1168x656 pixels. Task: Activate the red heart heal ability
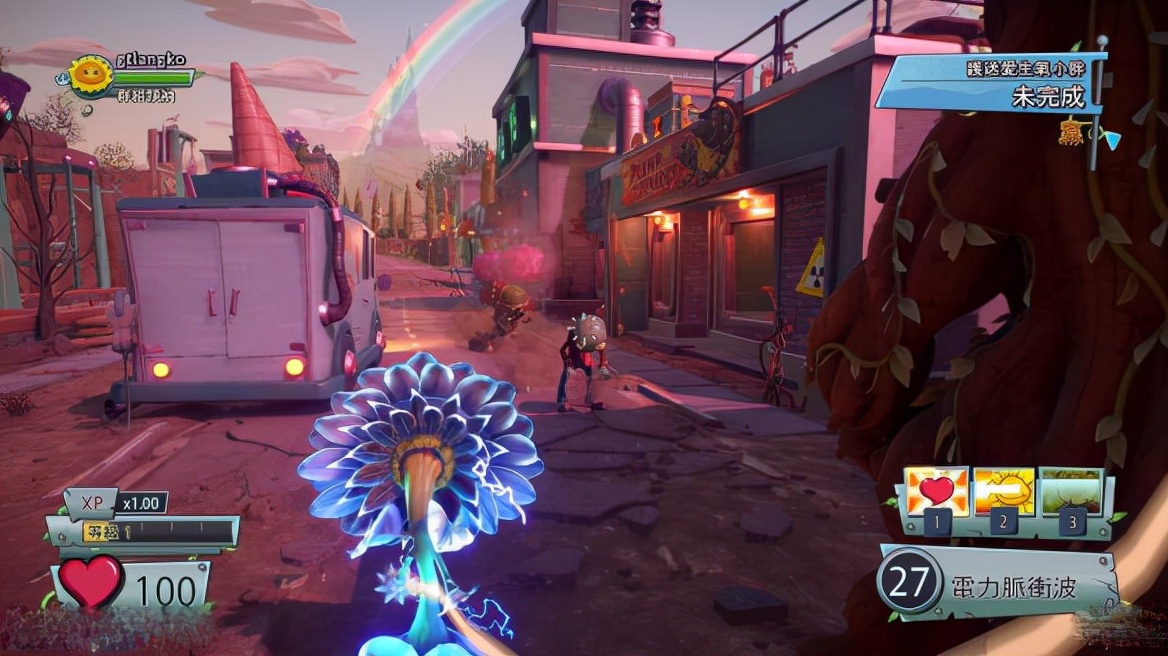pyautogui.click(x=936, y=491)
